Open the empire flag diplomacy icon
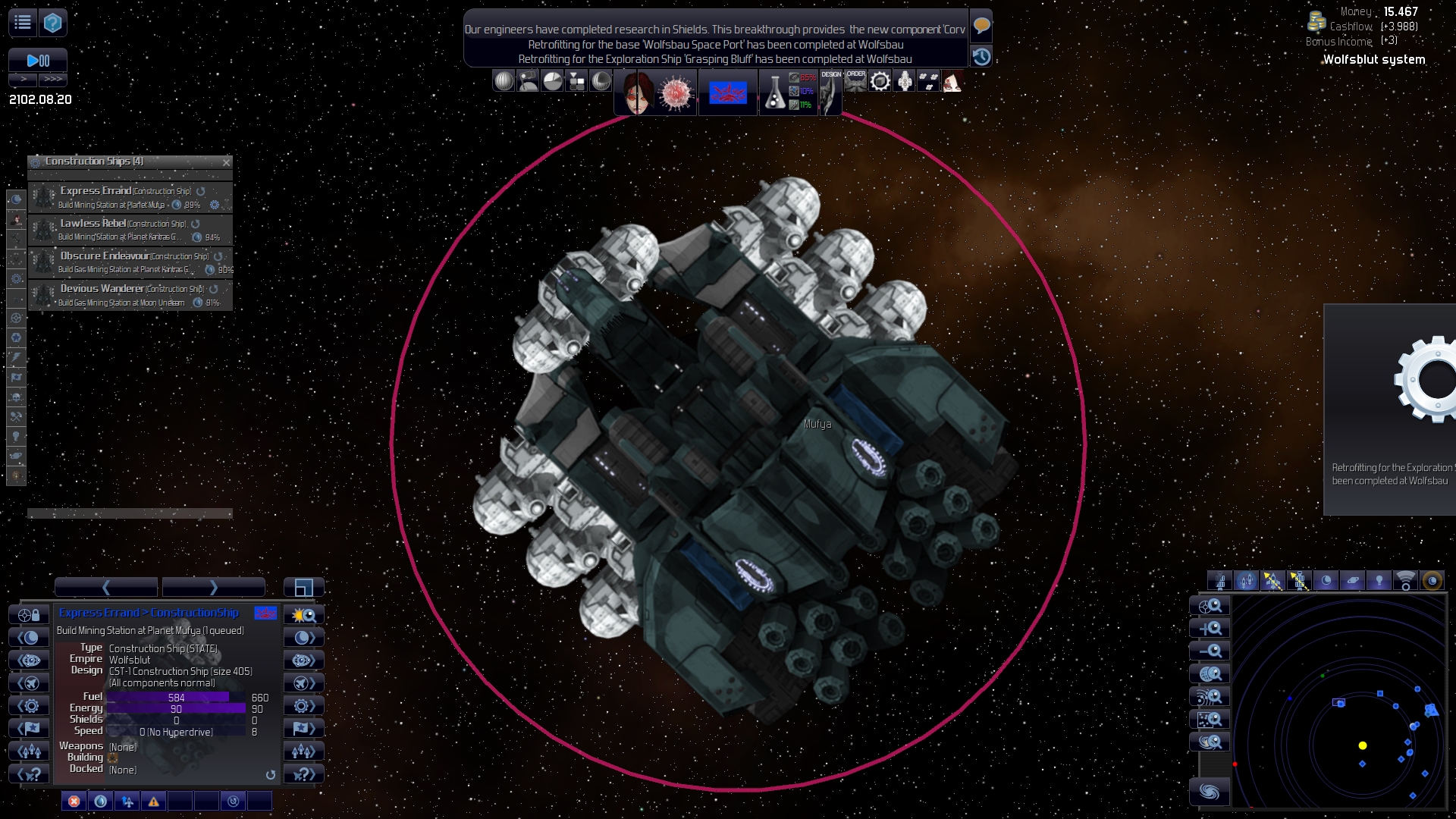 point(728,93)
